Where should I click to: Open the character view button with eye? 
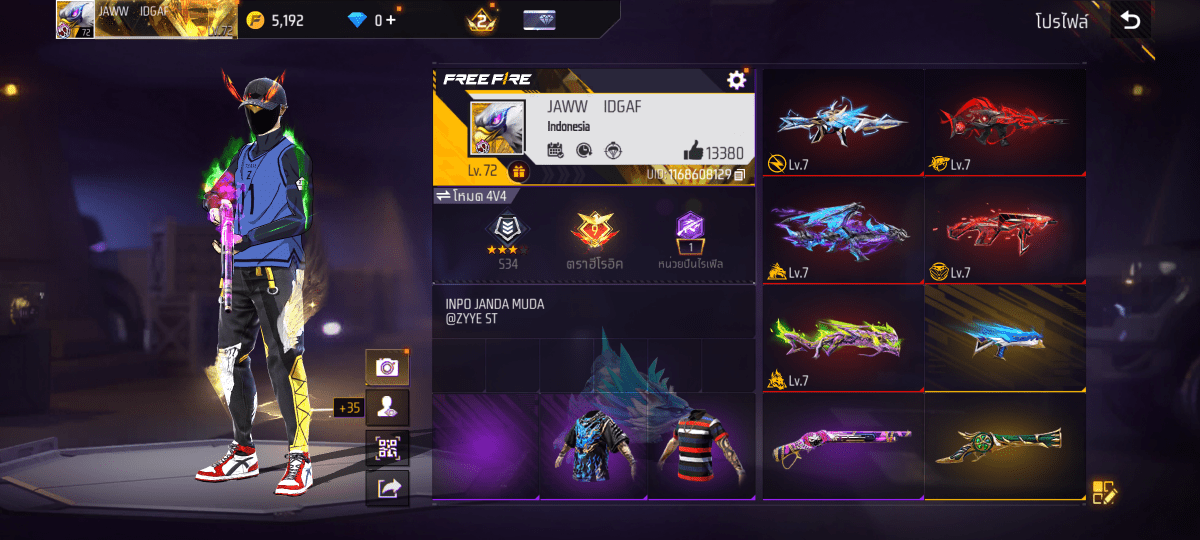click(386, 407)
